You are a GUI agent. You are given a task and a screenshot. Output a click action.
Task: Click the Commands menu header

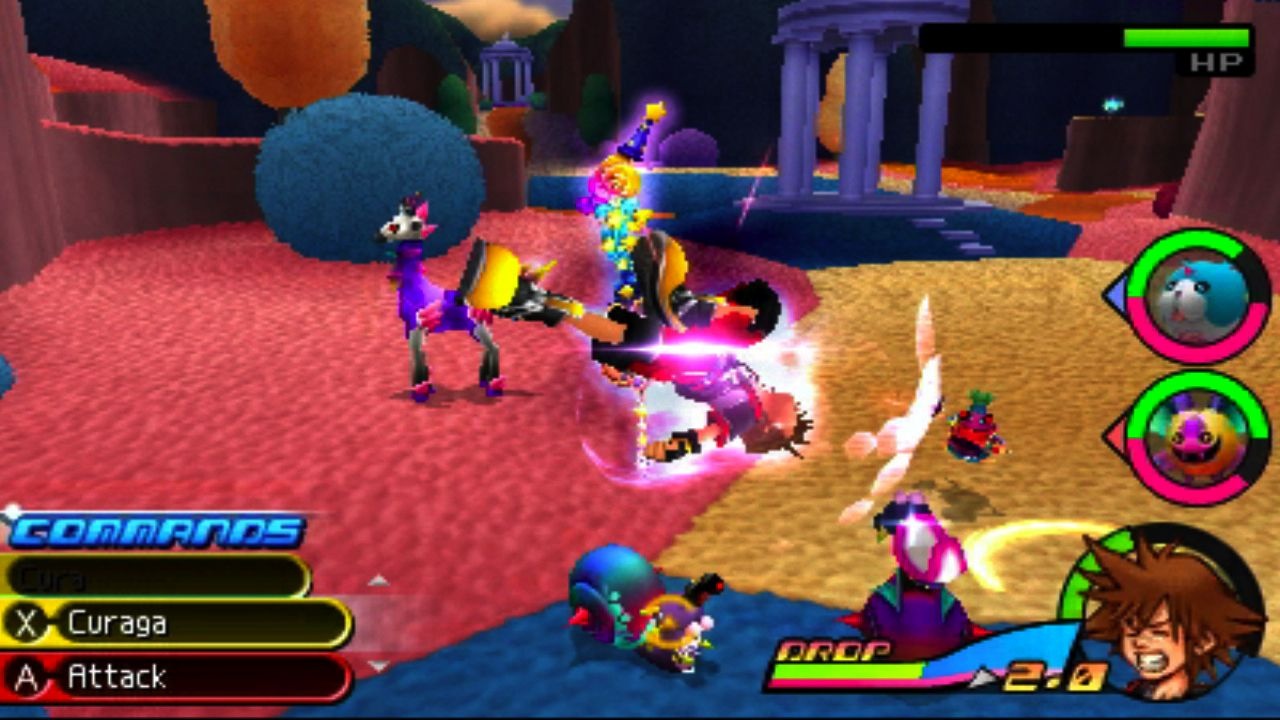click(156, 531)
